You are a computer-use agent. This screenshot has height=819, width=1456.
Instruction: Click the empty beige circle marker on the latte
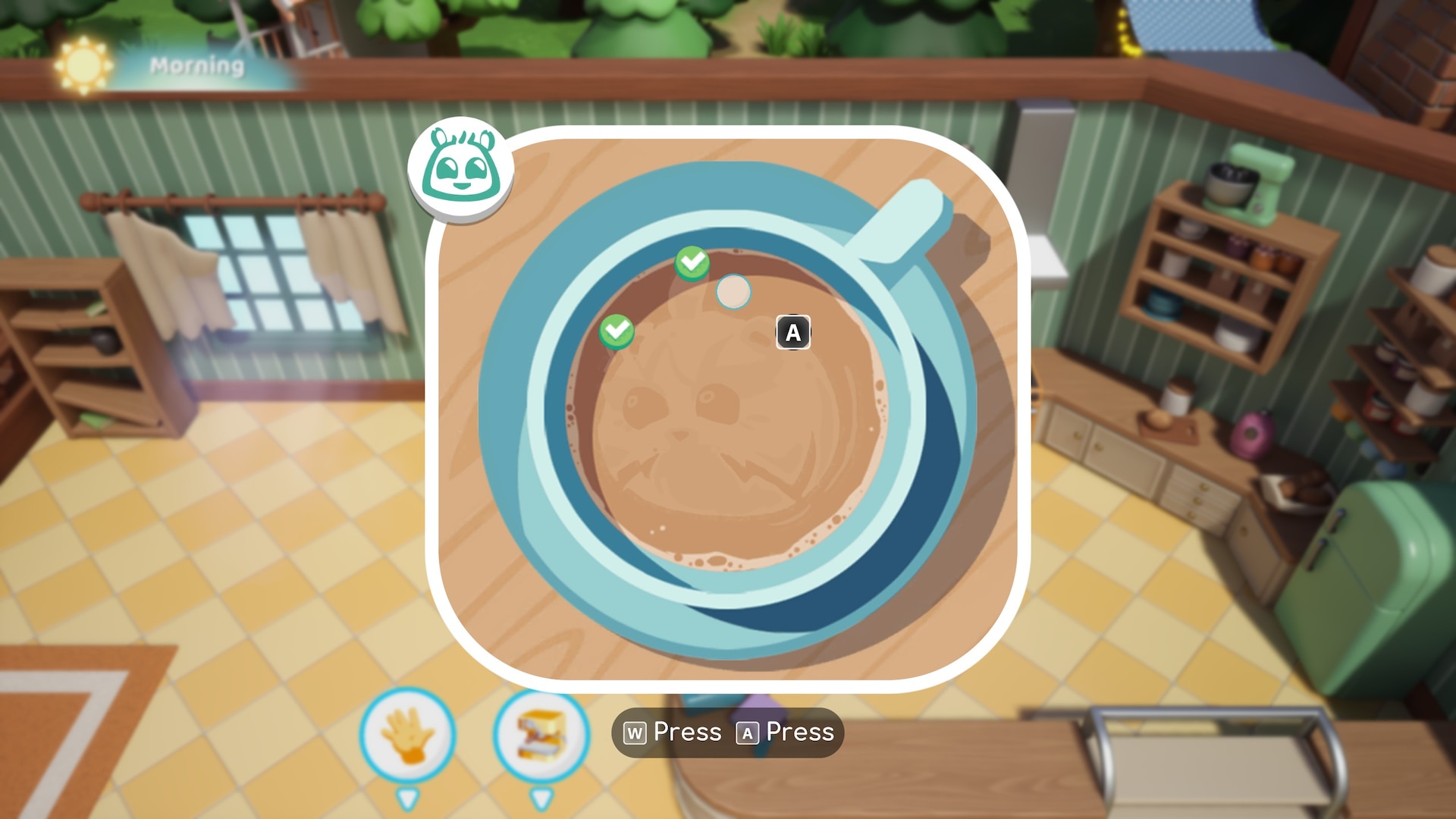point(733,292)
